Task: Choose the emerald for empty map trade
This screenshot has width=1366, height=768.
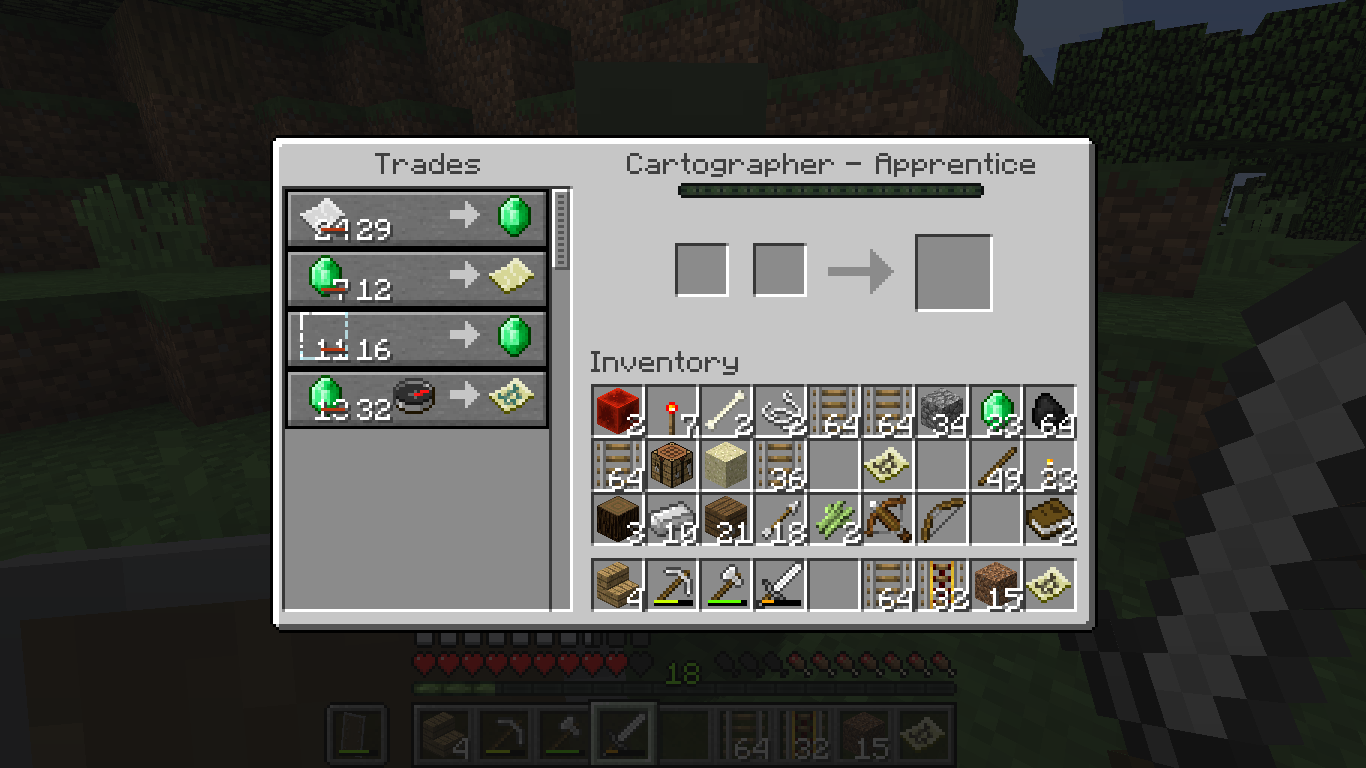Action: click(x=417, y=277)
